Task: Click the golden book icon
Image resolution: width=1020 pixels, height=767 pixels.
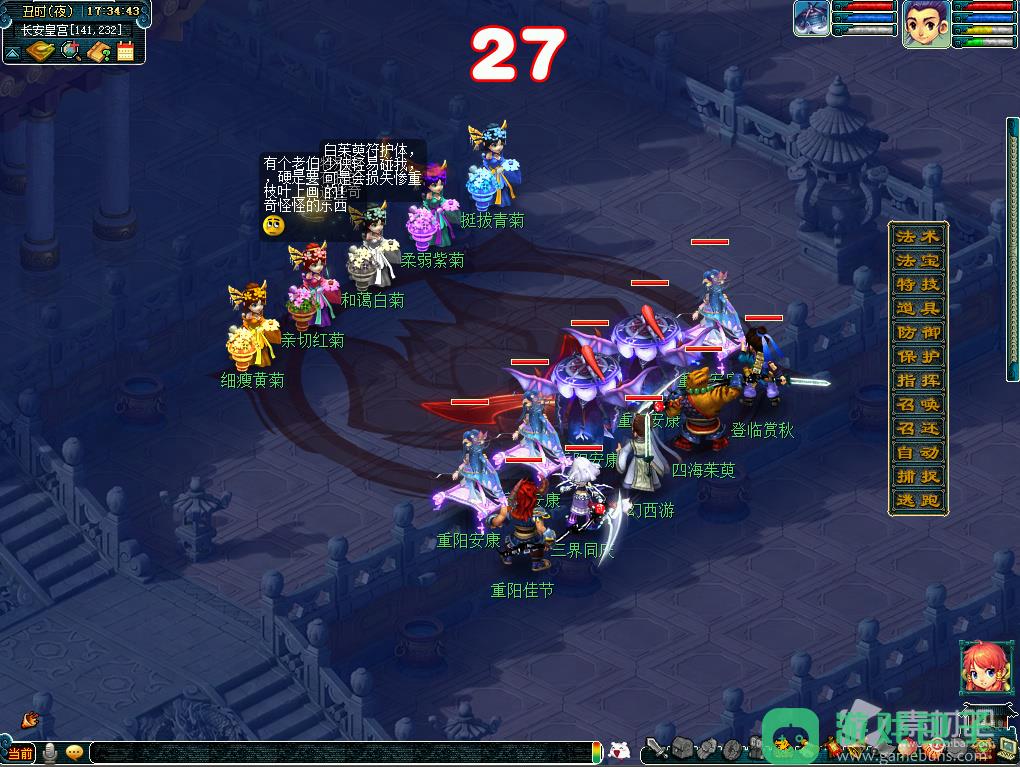Action: (41, 51)
